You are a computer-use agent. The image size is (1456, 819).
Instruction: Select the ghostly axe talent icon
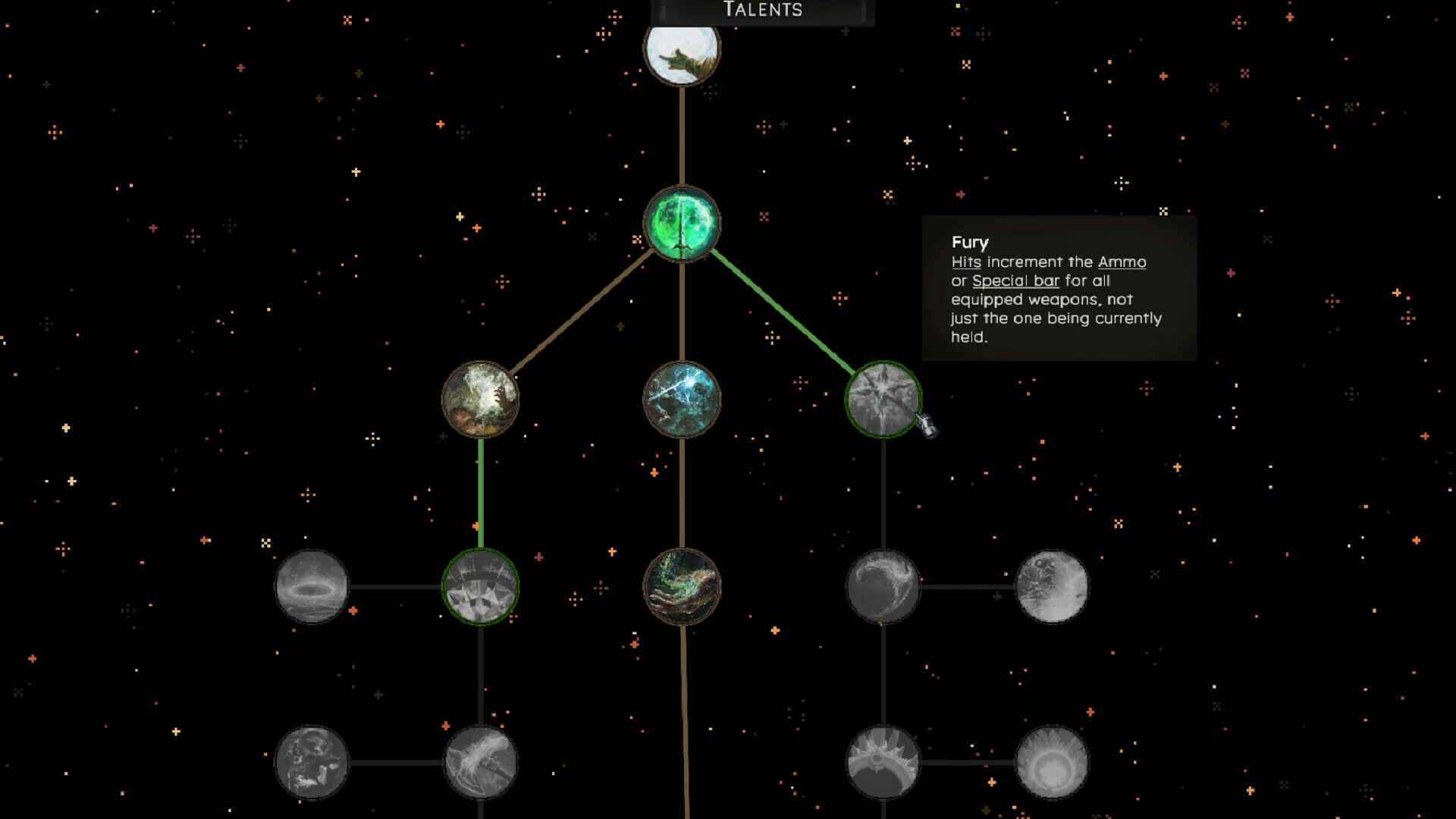coord(478,766)
